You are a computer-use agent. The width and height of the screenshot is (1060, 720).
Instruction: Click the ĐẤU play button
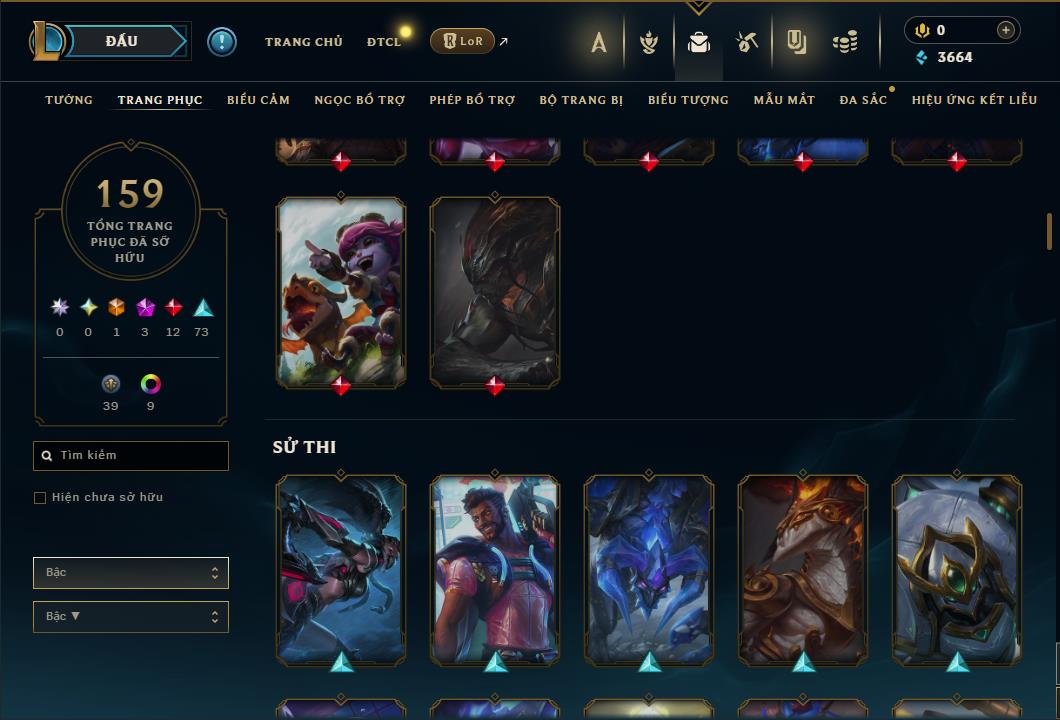click(122, 41)
